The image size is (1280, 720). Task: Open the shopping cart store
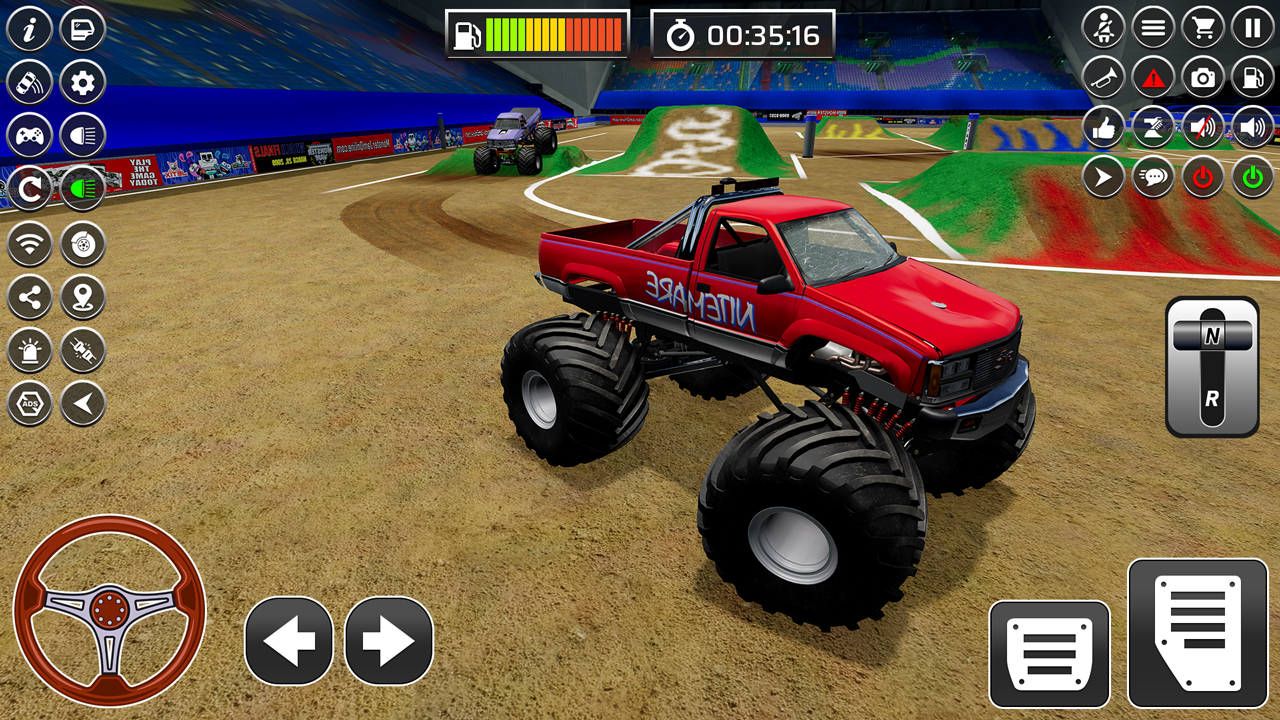tap(1202, 28)
